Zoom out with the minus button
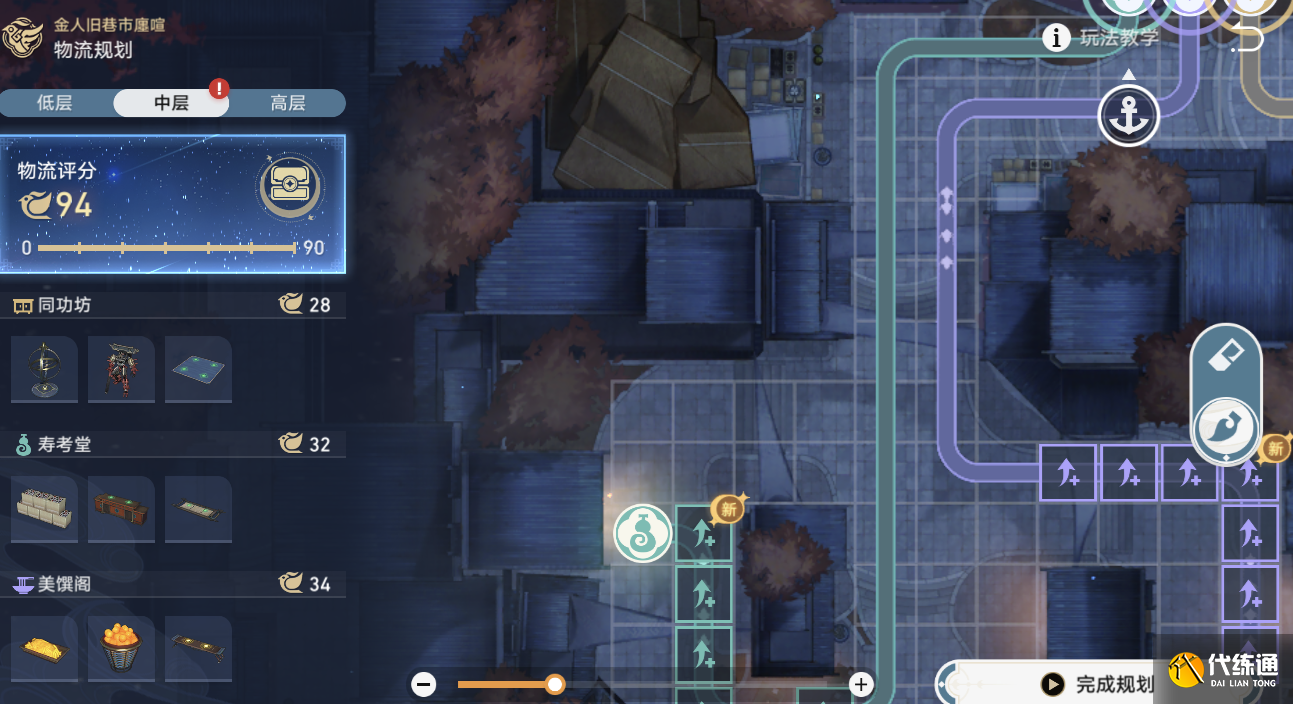Viewport: 1293px width, 704px height. [x=424, y=684]
